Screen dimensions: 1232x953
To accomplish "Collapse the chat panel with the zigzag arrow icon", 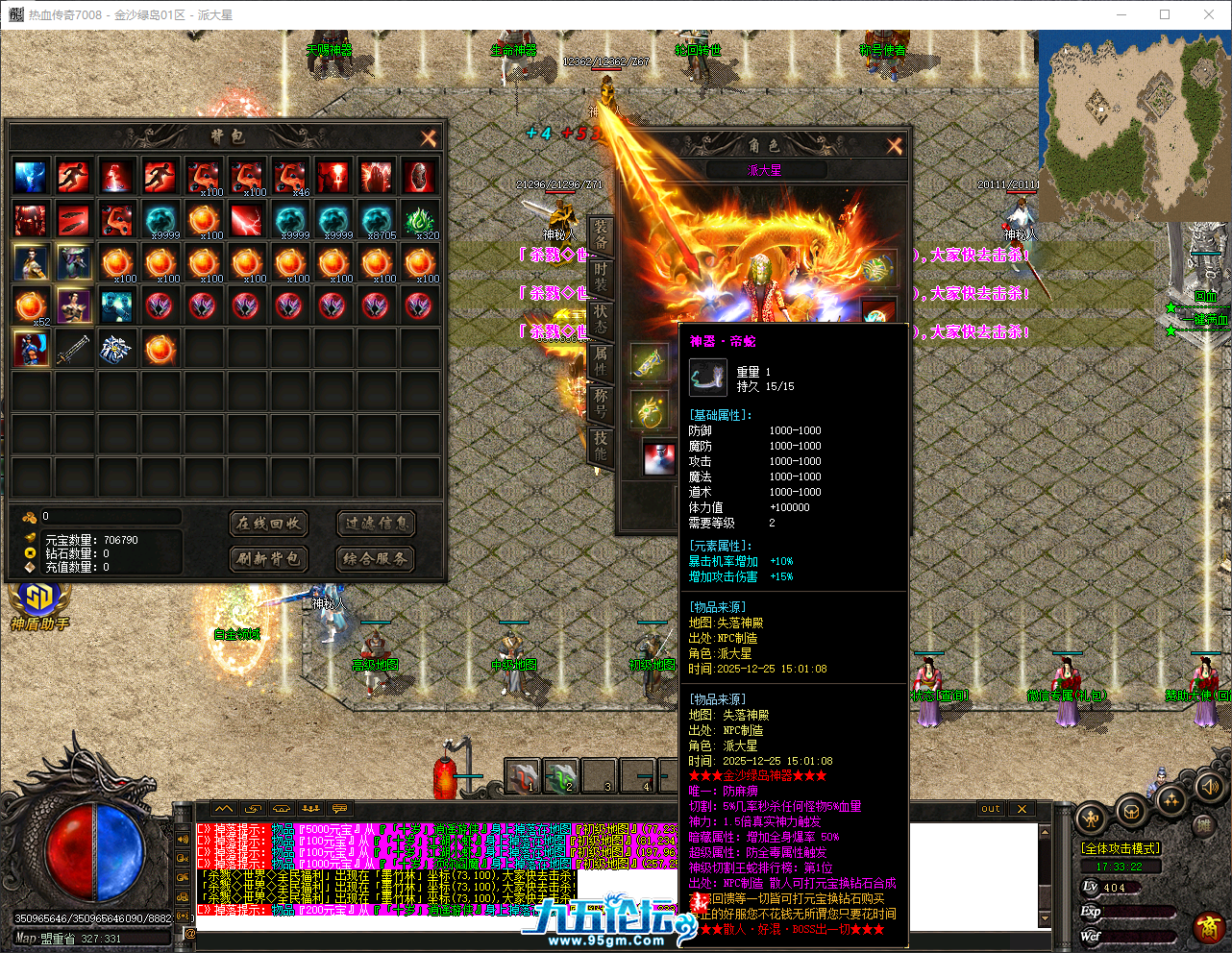I will coord(224,809).
